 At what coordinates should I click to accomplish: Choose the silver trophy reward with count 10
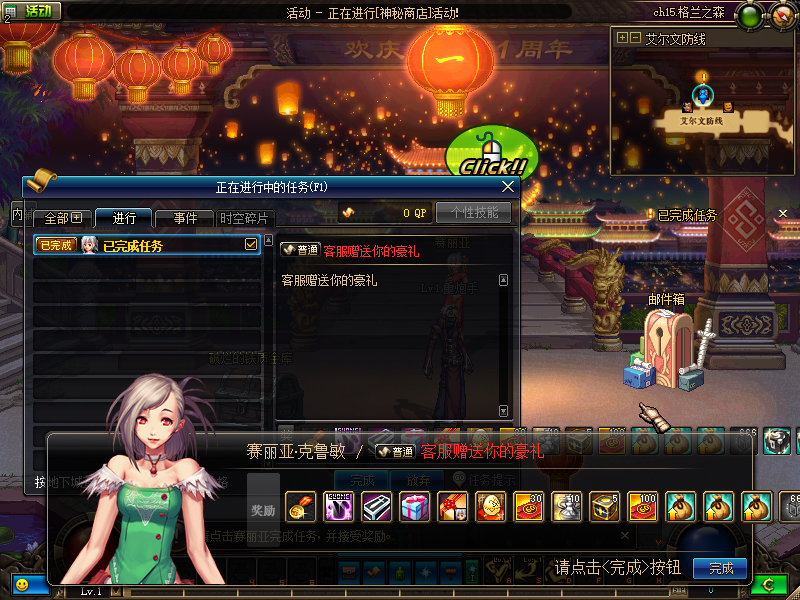565,507
